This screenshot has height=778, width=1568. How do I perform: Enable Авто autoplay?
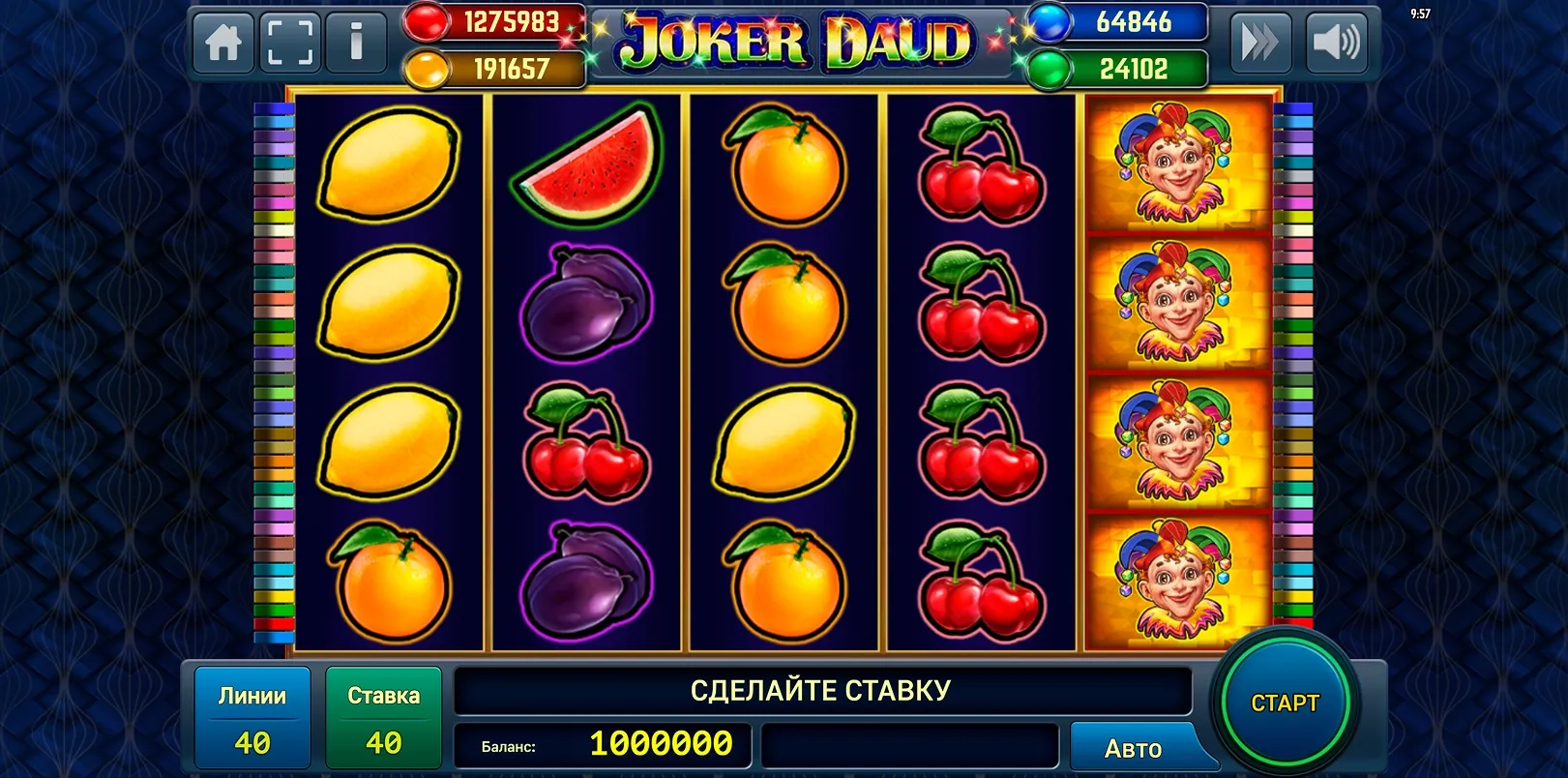1133,748
